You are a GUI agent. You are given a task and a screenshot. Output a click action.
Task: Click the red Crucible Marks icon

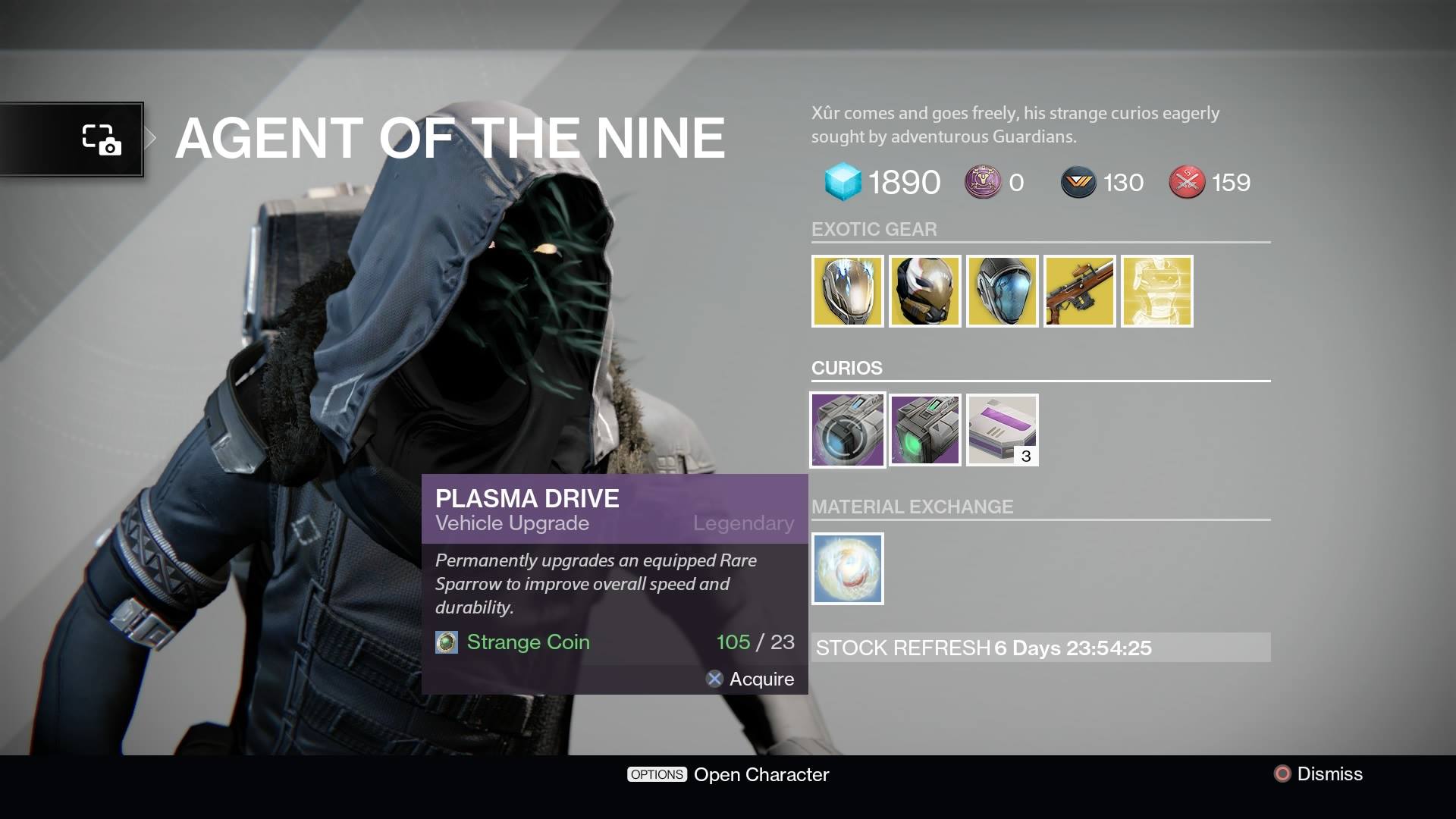(1187, 182)
